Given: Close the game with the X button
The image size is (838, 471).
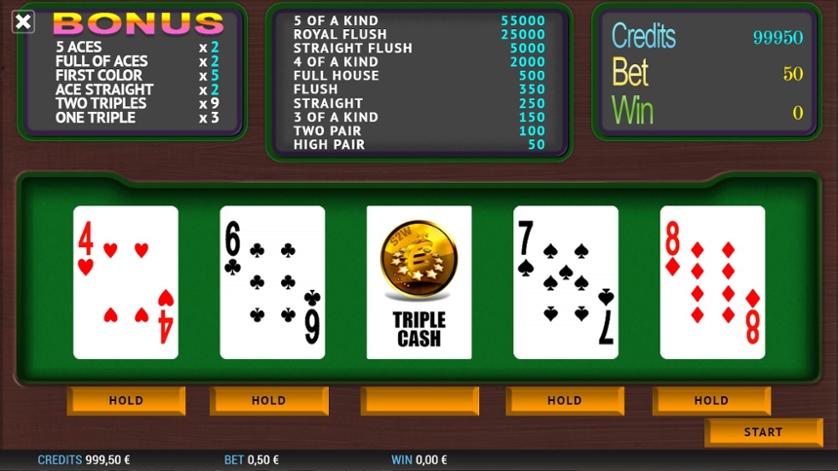Looking at the screenshot, I should click(x=23, y=21).
